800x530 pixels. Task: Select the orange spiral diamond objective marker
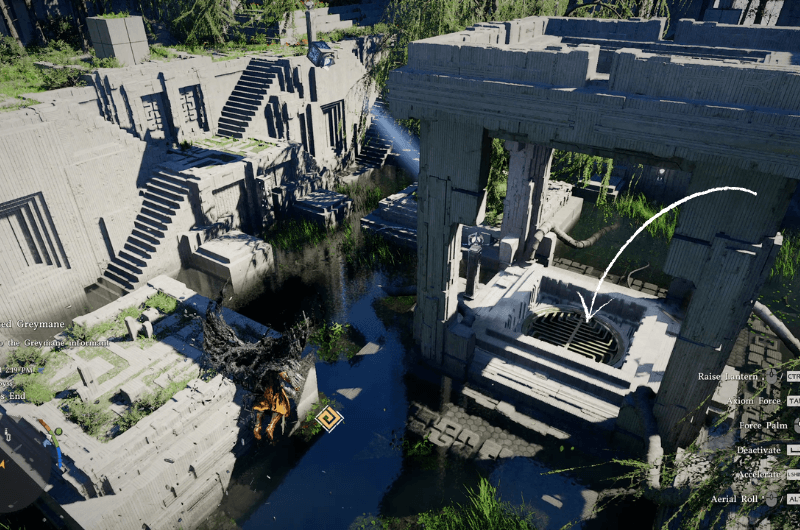pos(328,417)
